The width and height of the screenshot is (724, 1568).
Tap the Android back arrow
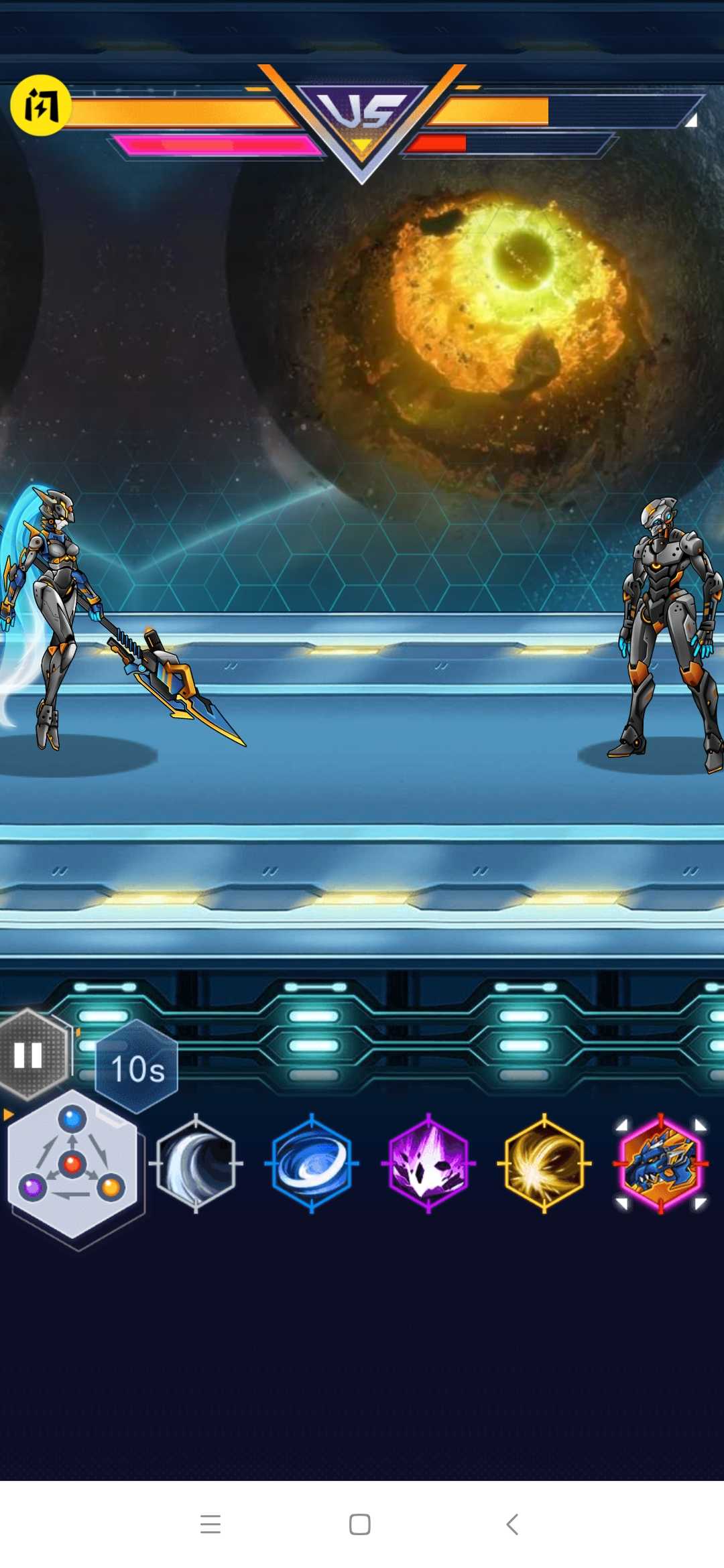tap(512, 1524)
